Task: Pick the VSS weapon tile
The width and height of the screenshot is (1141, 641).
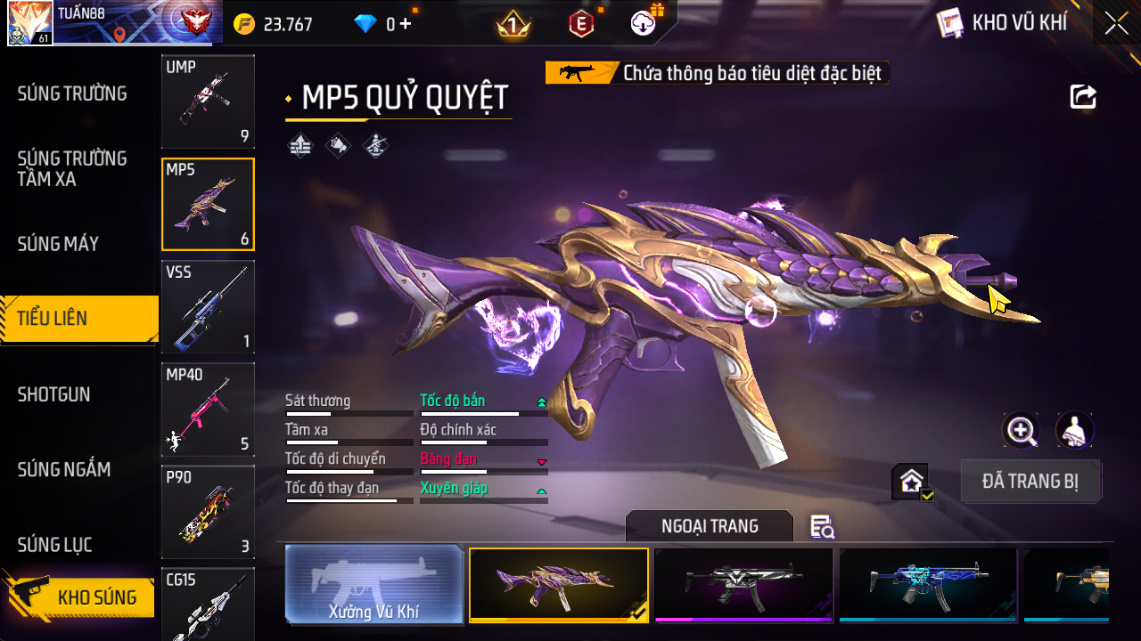Action: pos(208,307)
